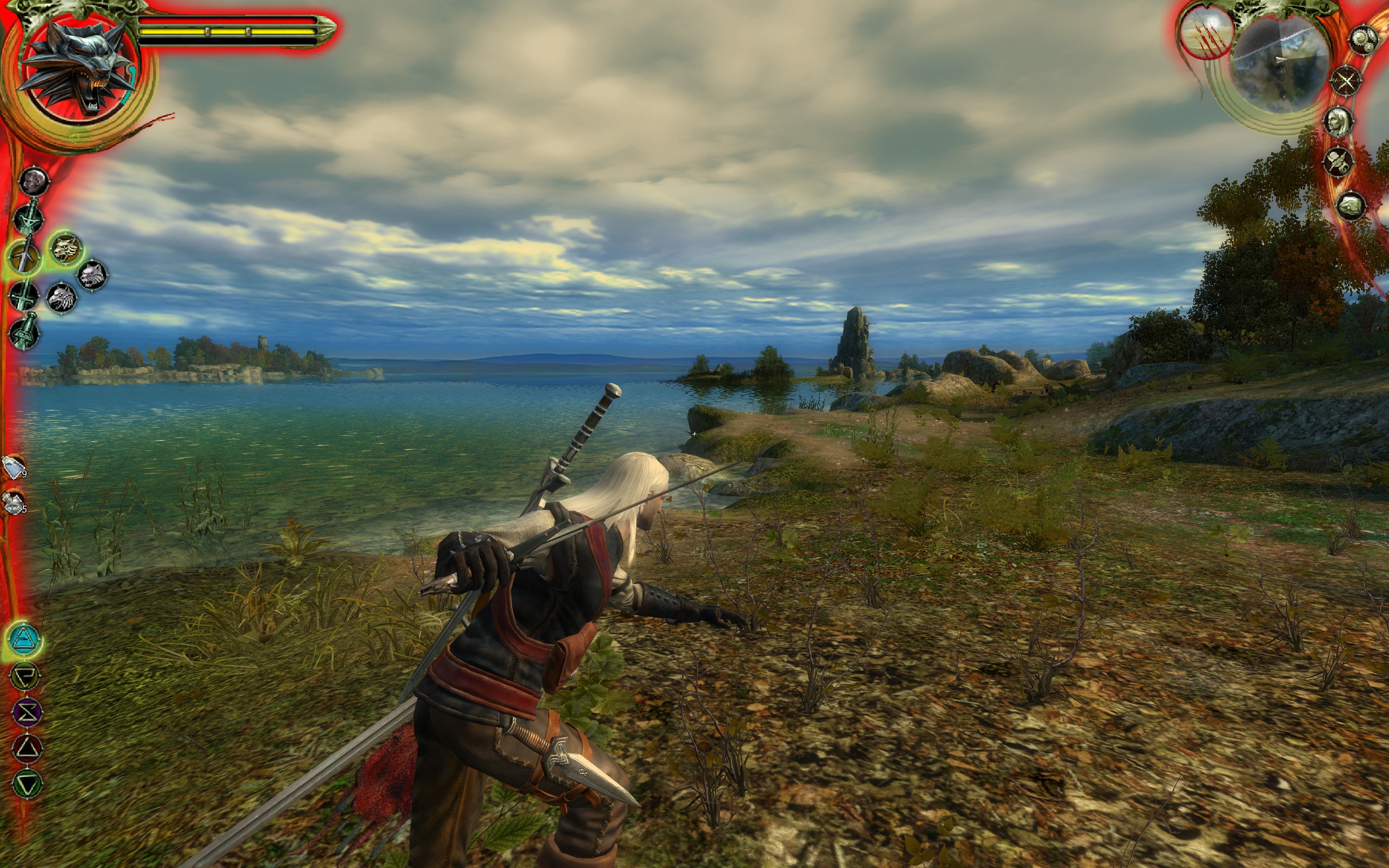Switch to the griffin group style
This screenshot has height=868, width=1389.
[61, 298]
